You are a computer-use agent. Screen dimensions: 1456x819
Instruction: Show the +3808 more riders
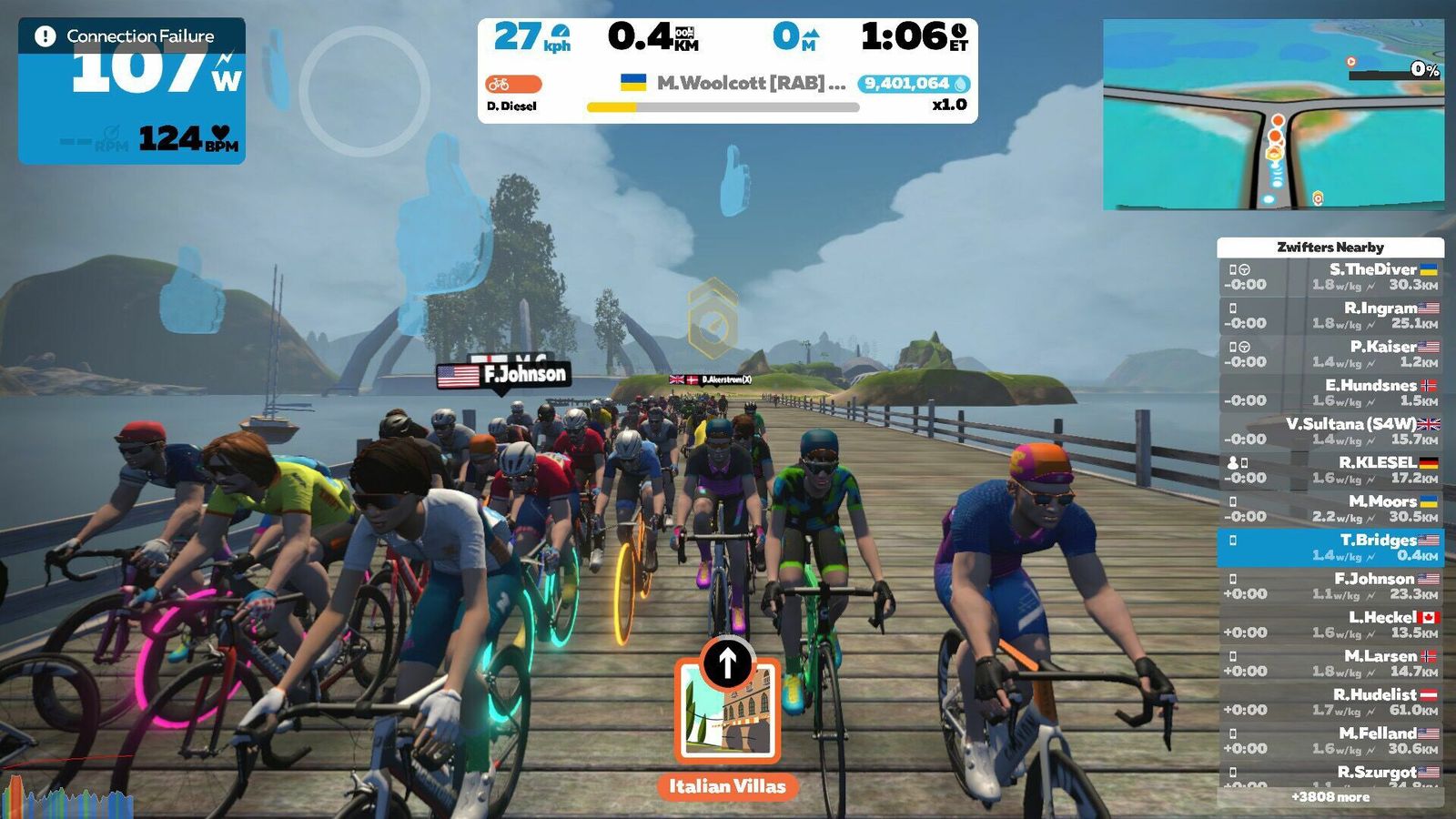[1330, 797]
